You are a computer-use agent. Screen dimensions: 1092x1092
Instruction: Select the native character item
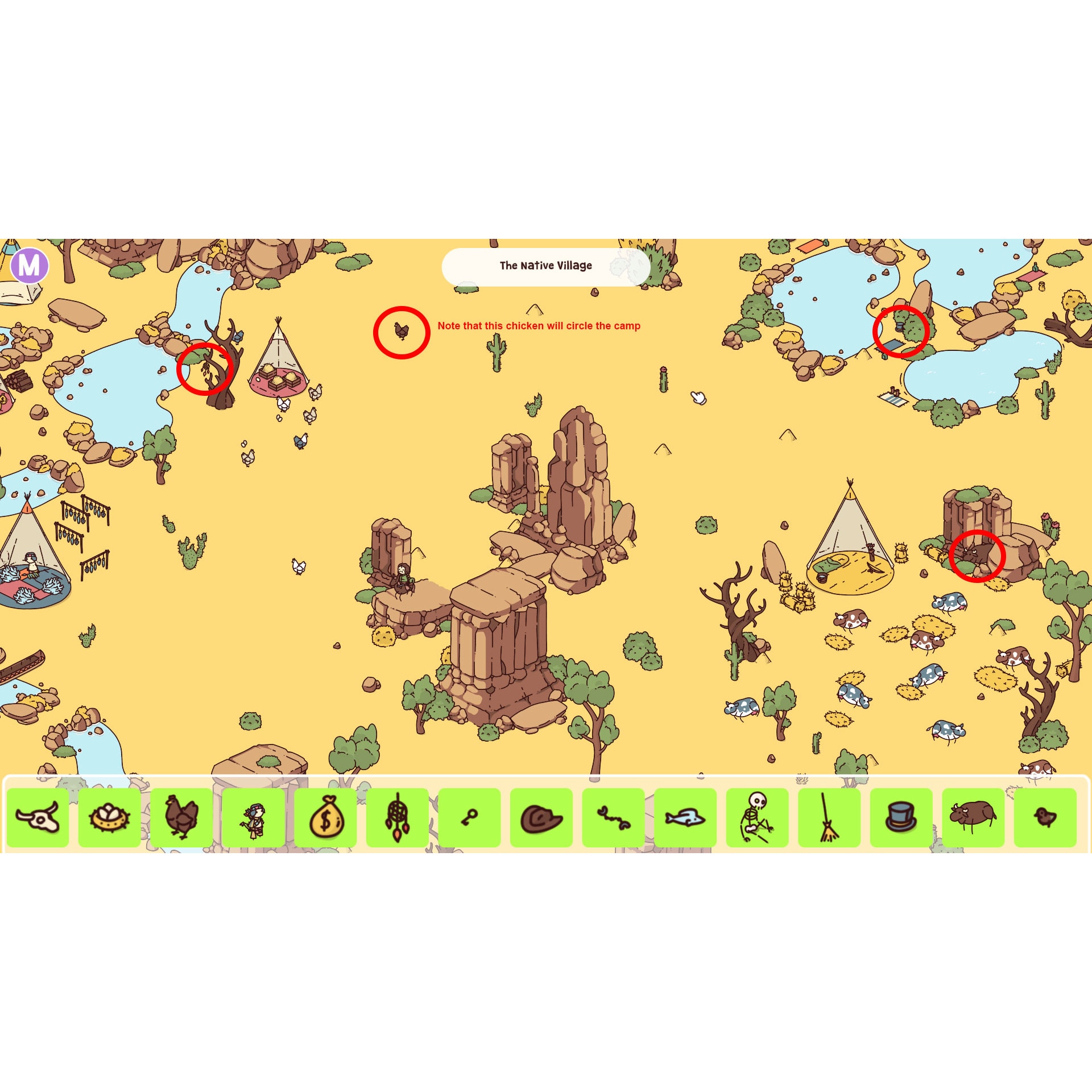[253, 817]
